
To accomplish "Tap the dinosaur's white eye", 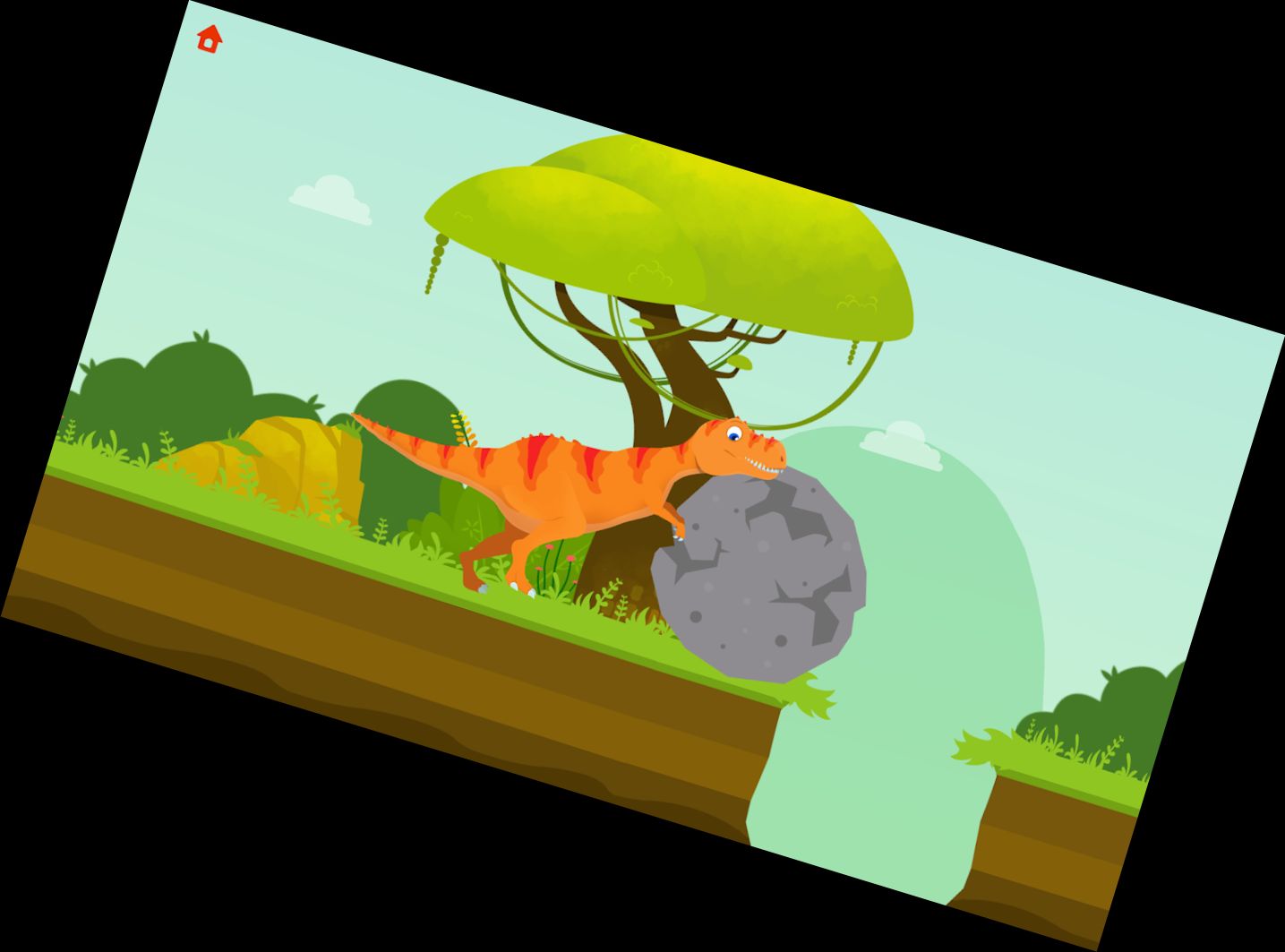I will pyautogui.click(x=734, y=433).
